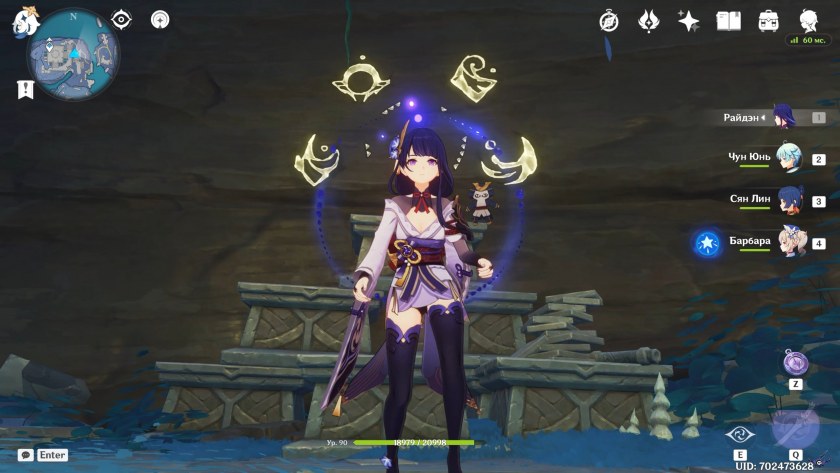Open the backpack inventory
This screenshot has height=473, width=840.
768,21
